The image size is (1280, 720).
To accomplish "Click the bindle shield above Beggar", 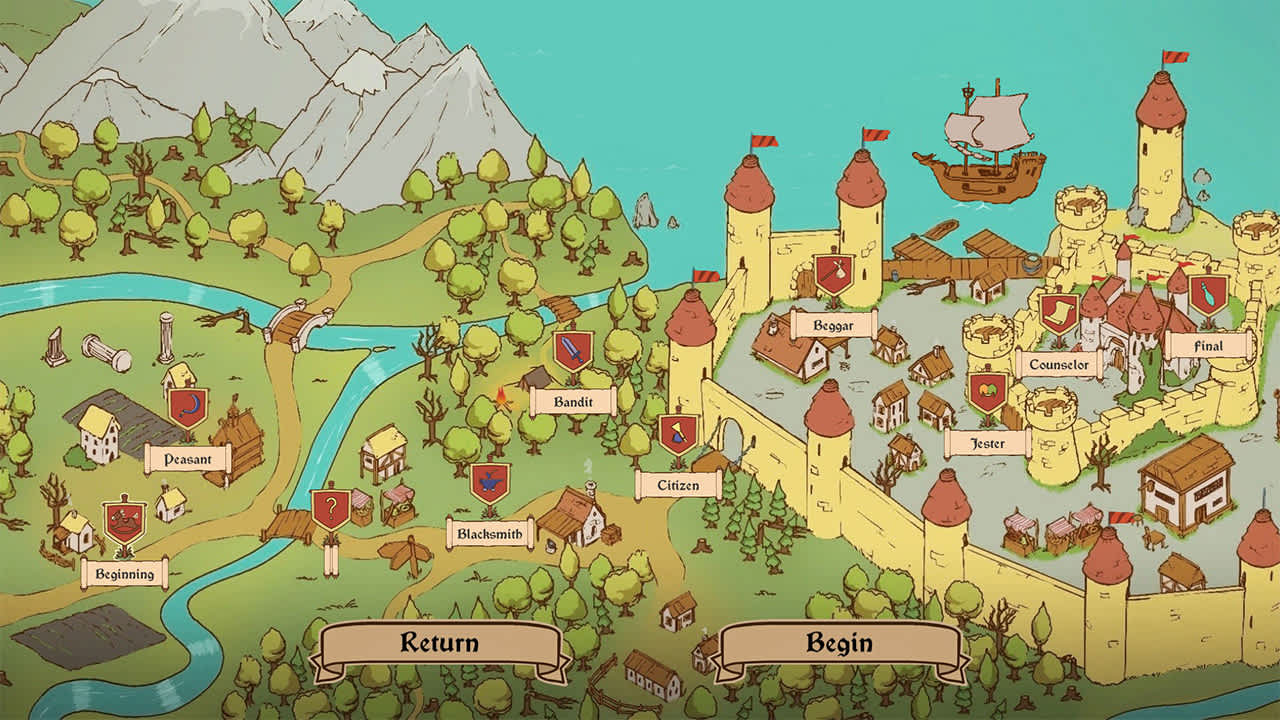I will (832, 275).
